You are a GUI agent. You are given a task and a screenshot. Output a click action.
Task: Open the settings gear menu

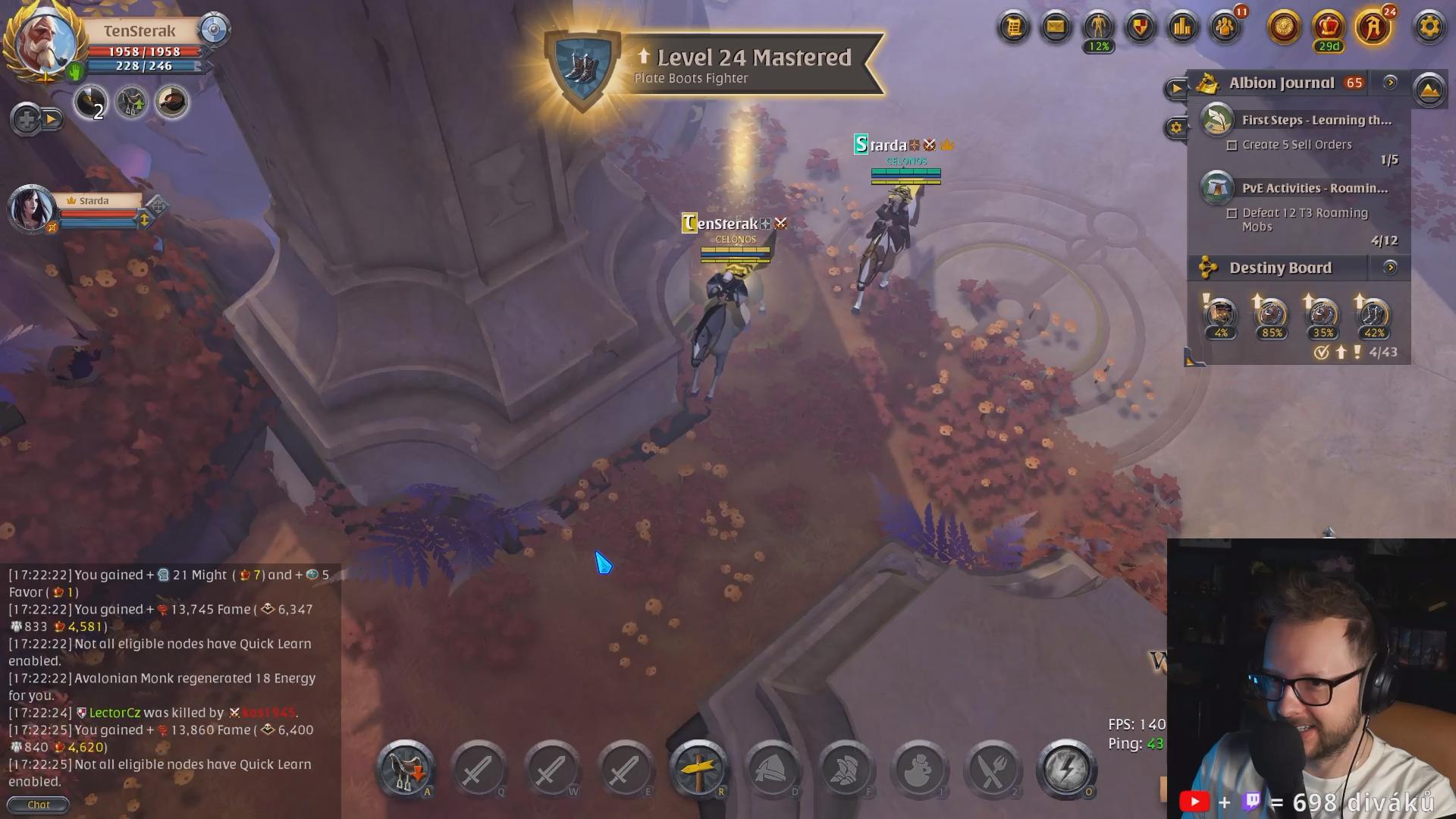[1429, 28]
